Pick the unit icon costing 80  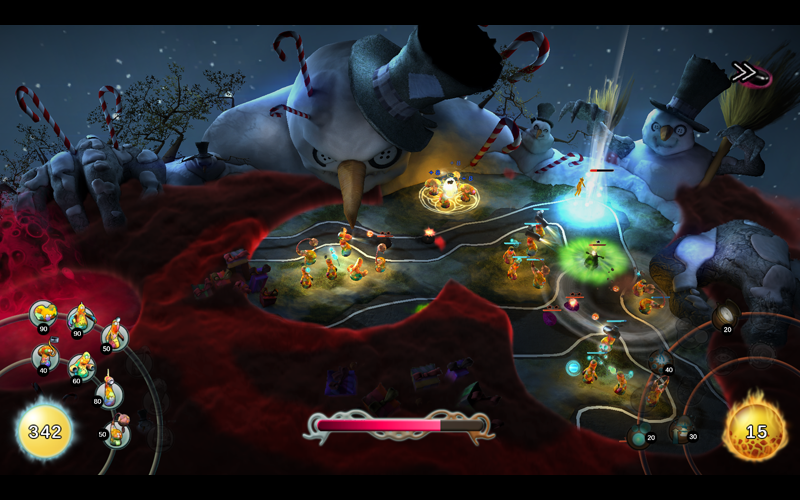point(108,393)
